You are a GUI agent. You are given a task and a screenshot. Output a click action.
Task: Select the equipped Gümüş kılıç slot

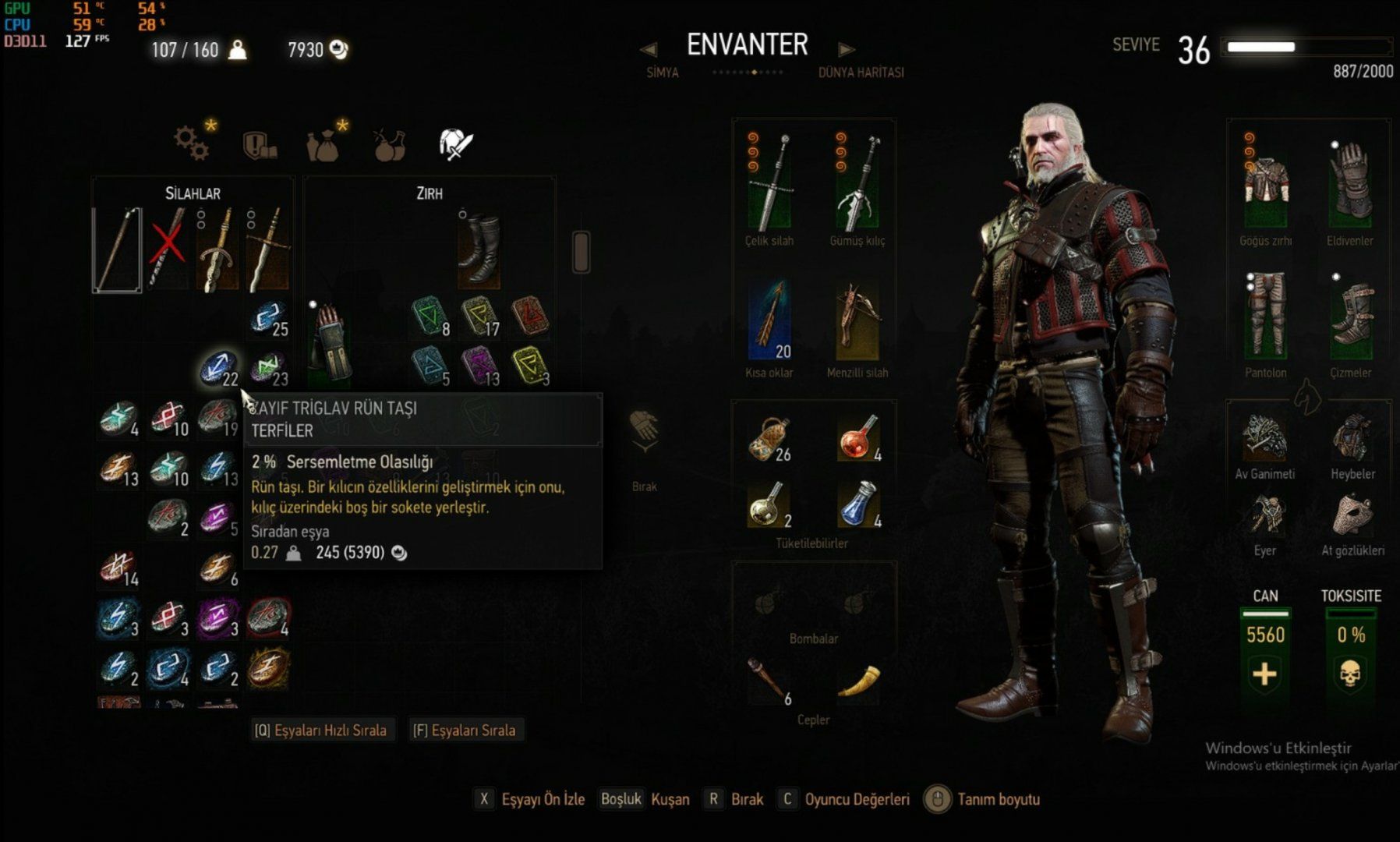(857, 183)
